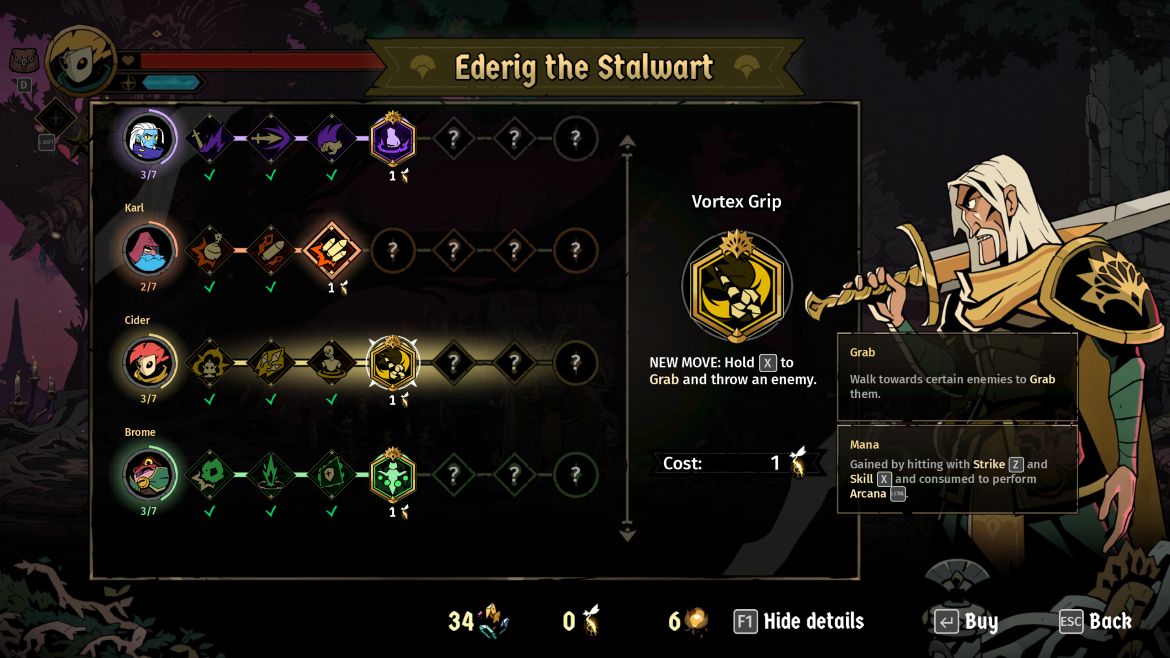Select Karl's first purchased bomb skill

click(209, 250)
